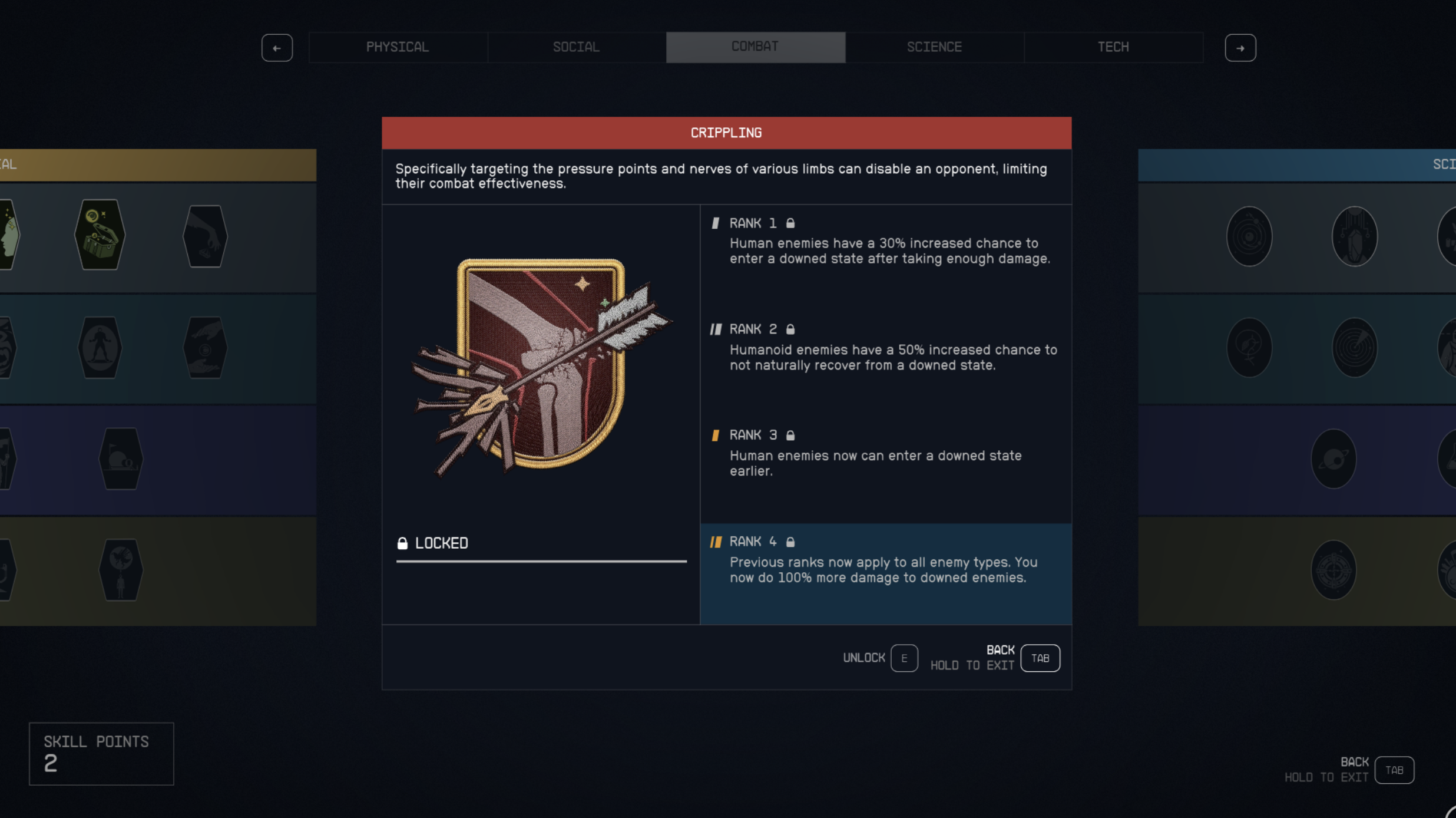Select the solar system Astrodynamics skill icon
The width and height of the screenshot is (1456, 818).
(x=1249, y=236)
